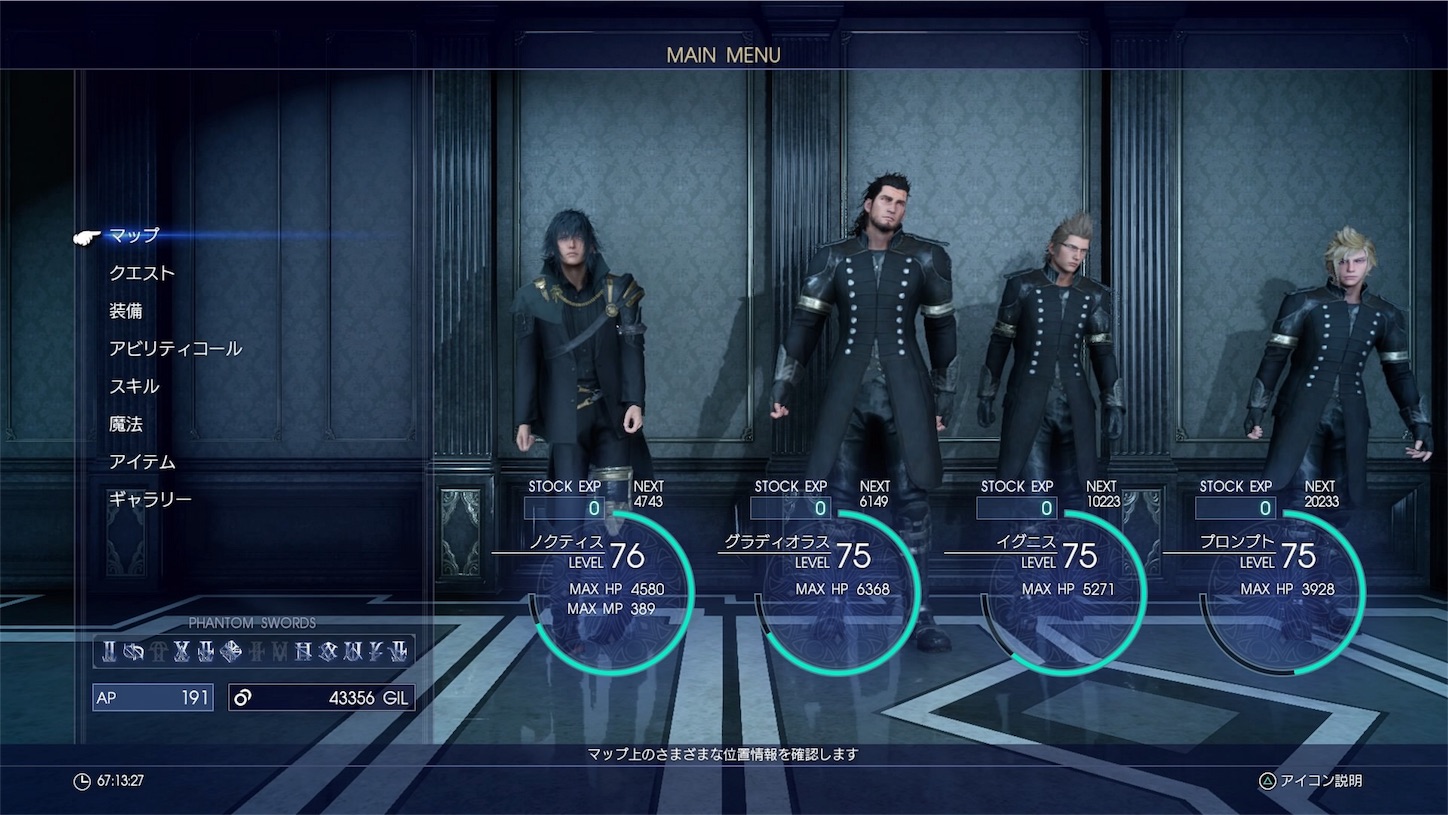Select クエスト from the main menu
This screenshot has height=815, width=1448.
[x=145, y=272]
